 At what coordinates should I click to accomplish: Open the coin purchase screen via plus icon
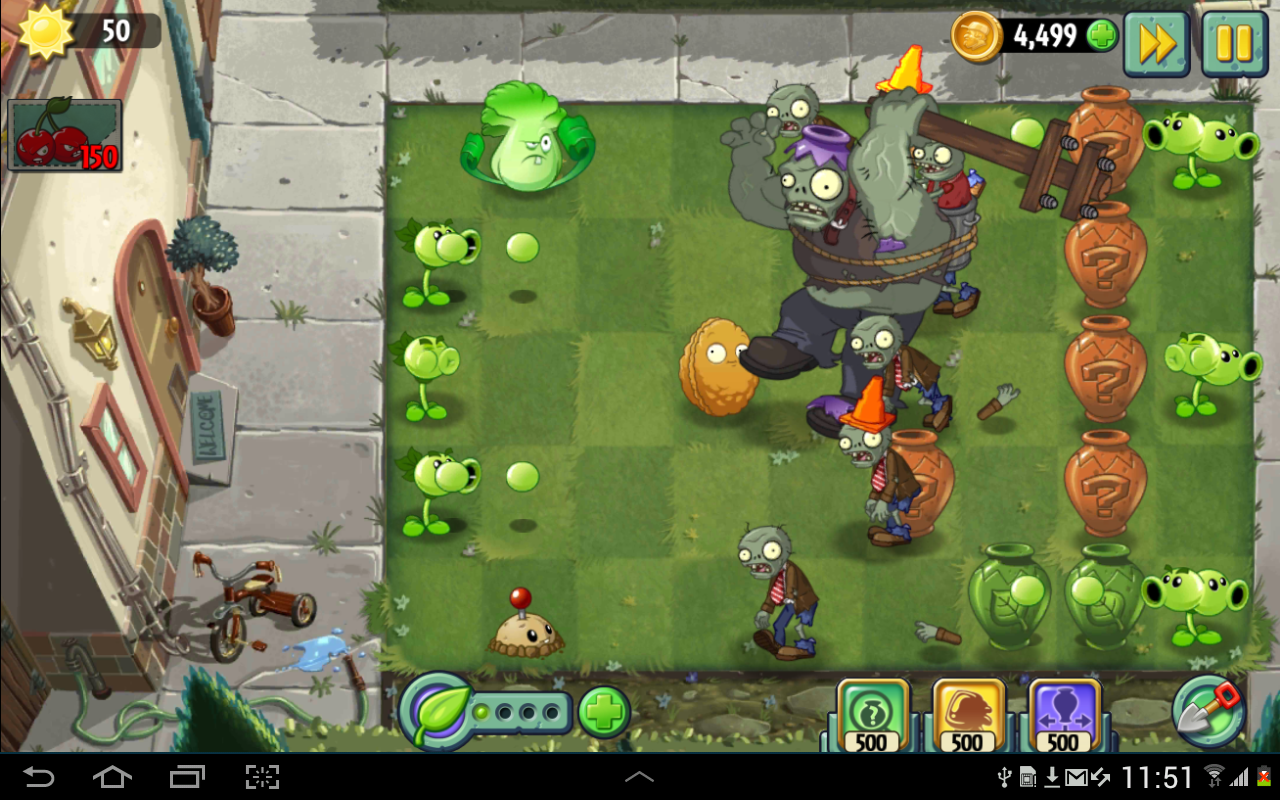1100,35
